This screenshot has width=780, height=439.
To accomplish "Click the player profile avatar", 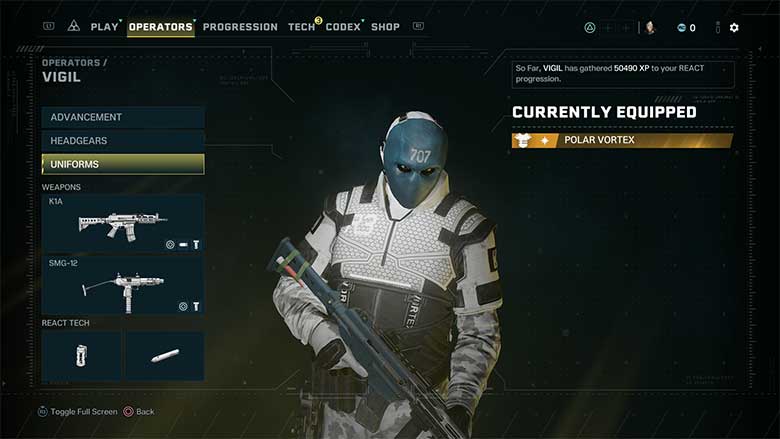I will tap(650, 28).
